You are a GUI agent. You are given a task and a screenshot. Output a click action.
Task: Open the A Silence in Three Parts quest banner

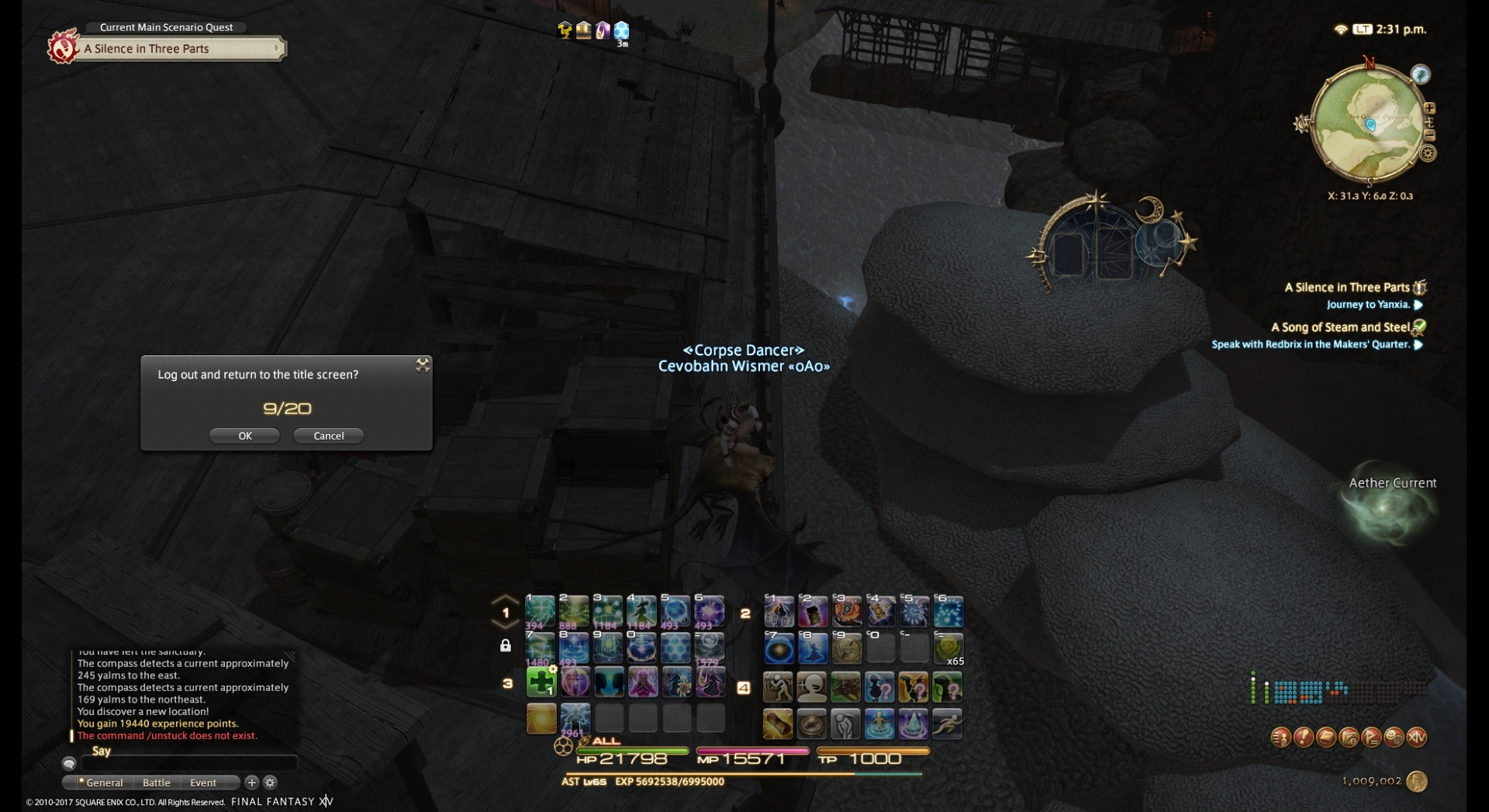pyautogui.click(x=180, y=49)
